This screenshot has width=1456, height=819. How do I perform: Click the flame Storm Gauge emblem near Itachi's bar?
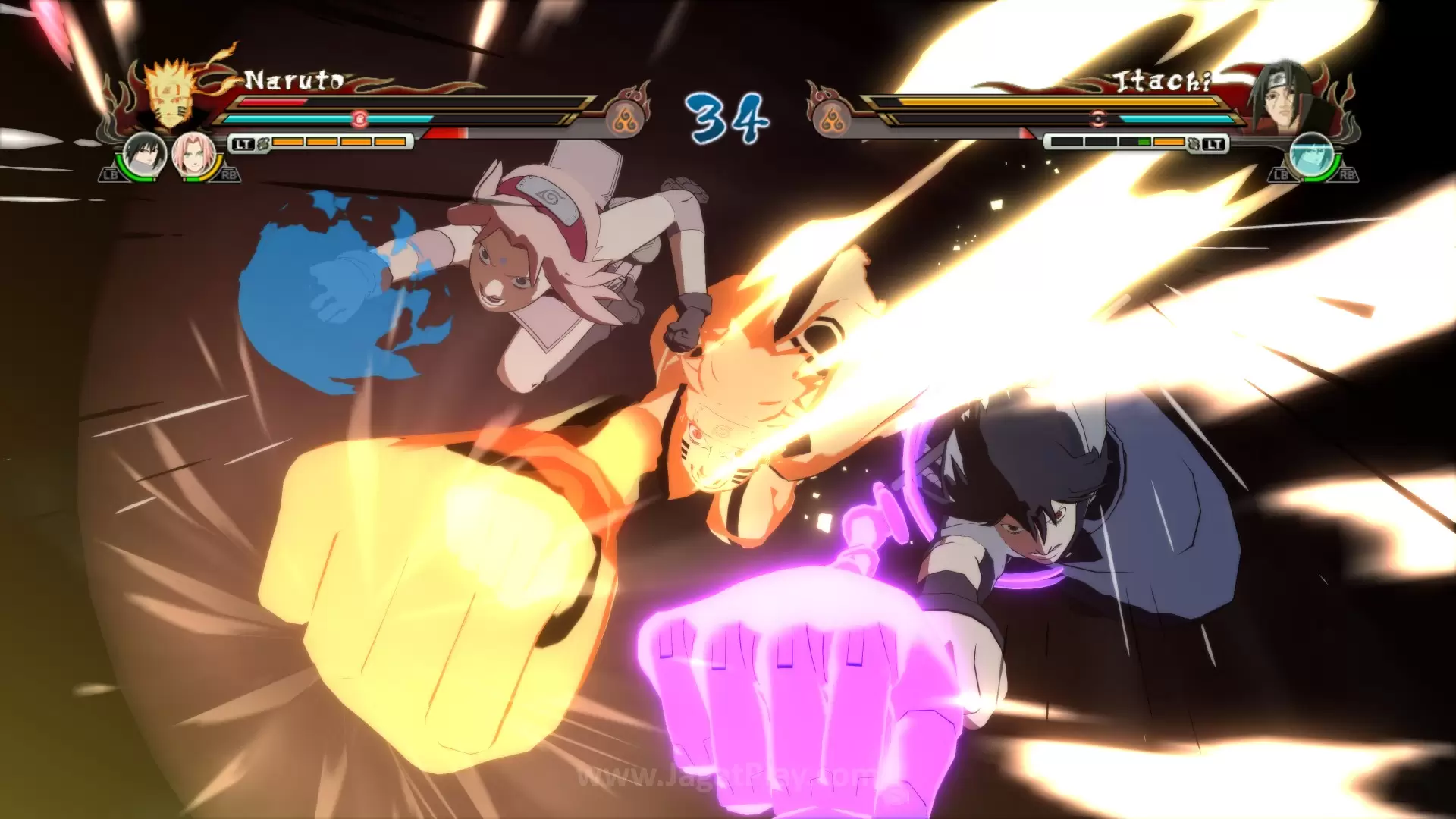pos(831,118)
